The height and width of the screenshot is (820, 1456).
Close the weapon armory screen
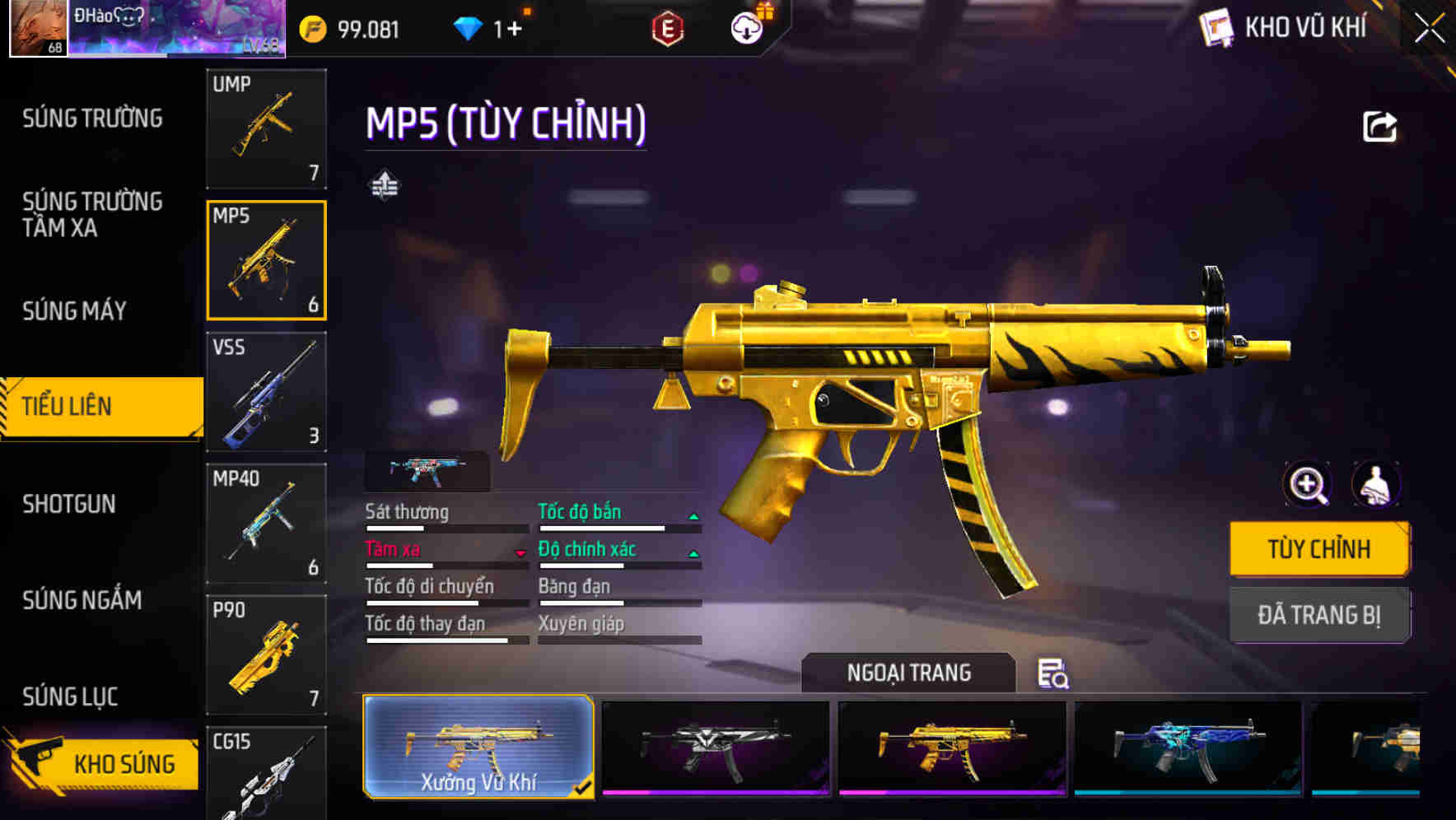point(1430,29)
